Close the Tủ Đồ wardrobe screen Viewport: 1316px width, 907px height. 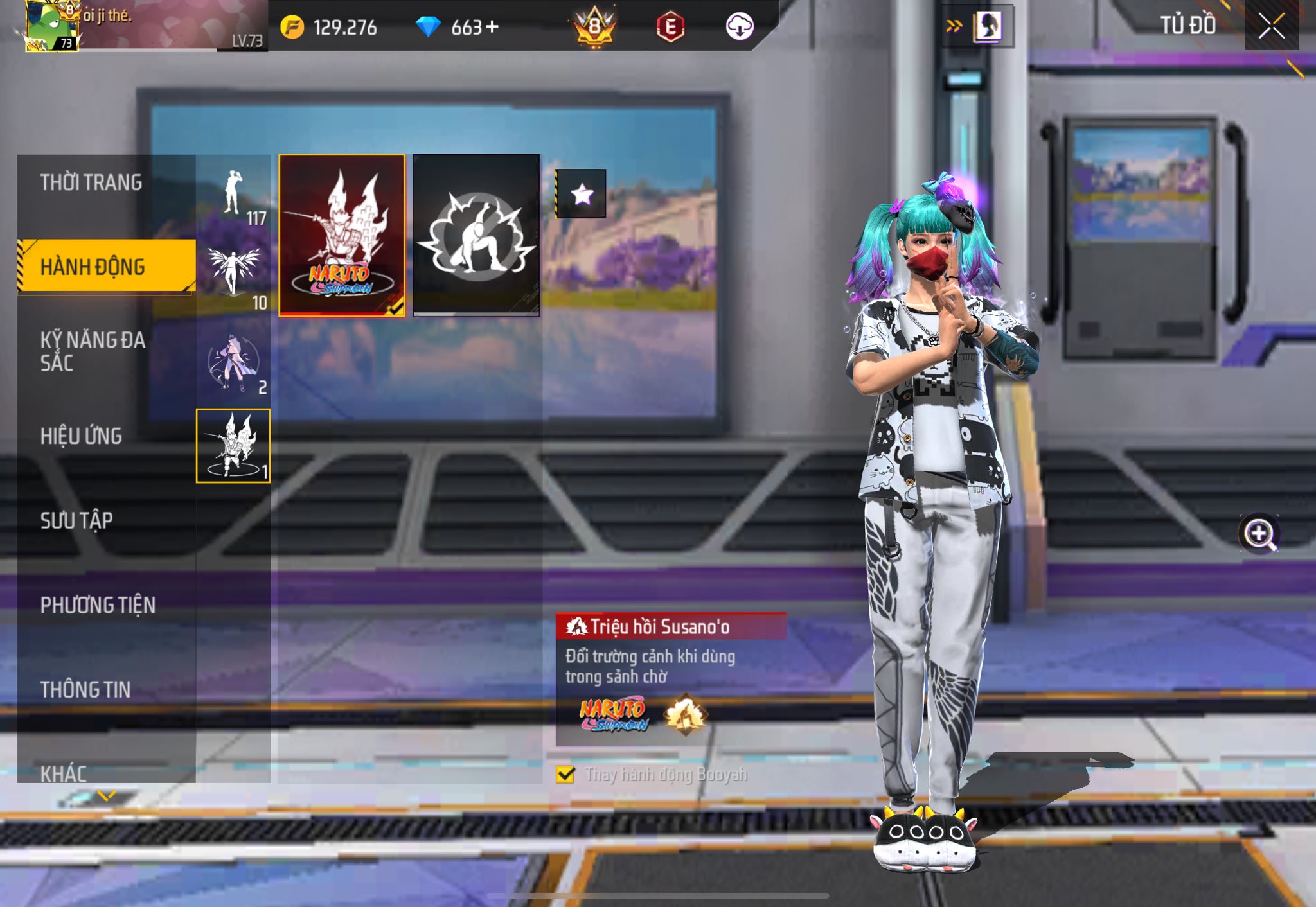(1271, 26)
